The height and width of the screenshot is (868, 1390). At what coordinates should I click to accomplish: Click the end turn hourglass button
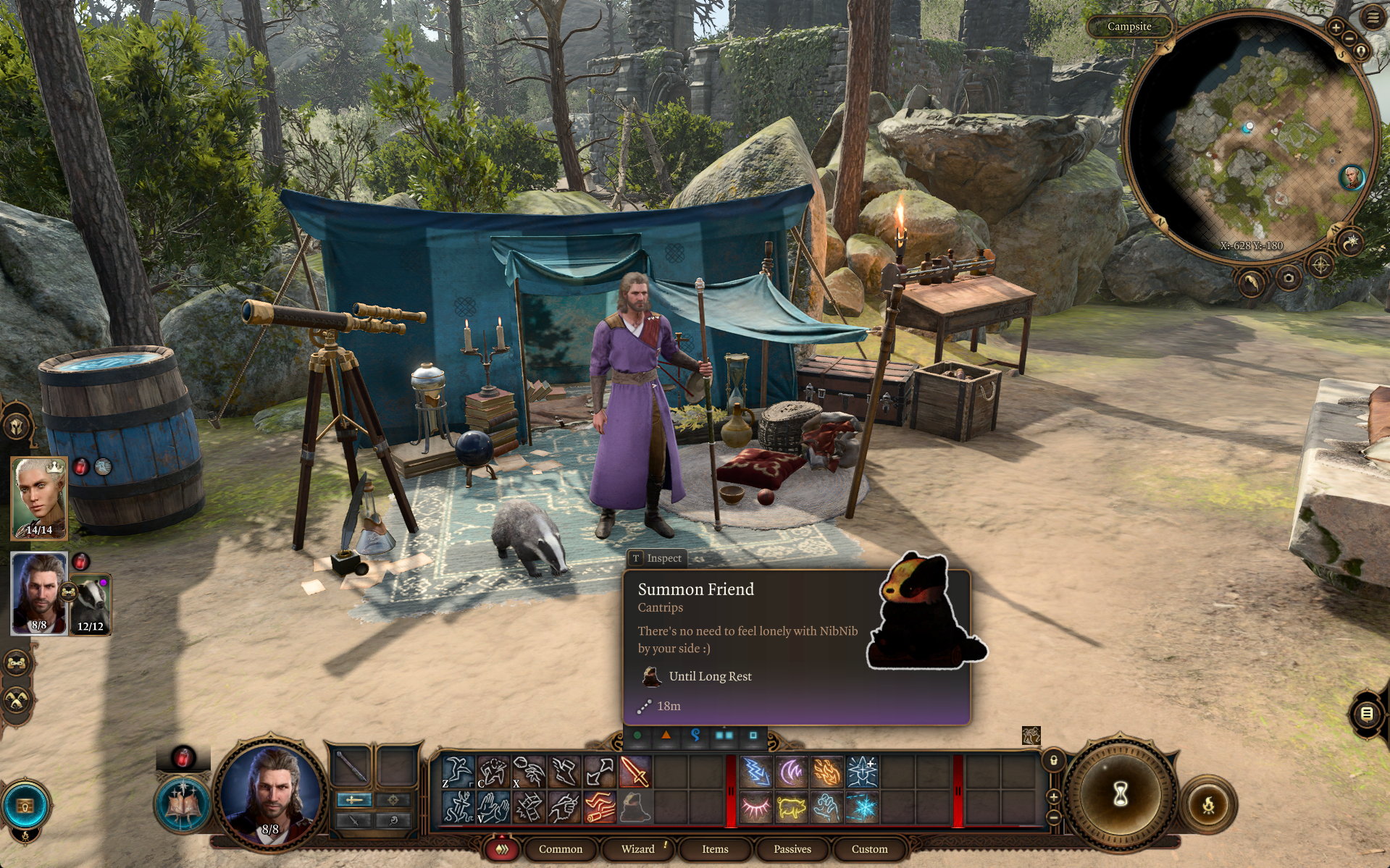click(x=1120, y=794)
